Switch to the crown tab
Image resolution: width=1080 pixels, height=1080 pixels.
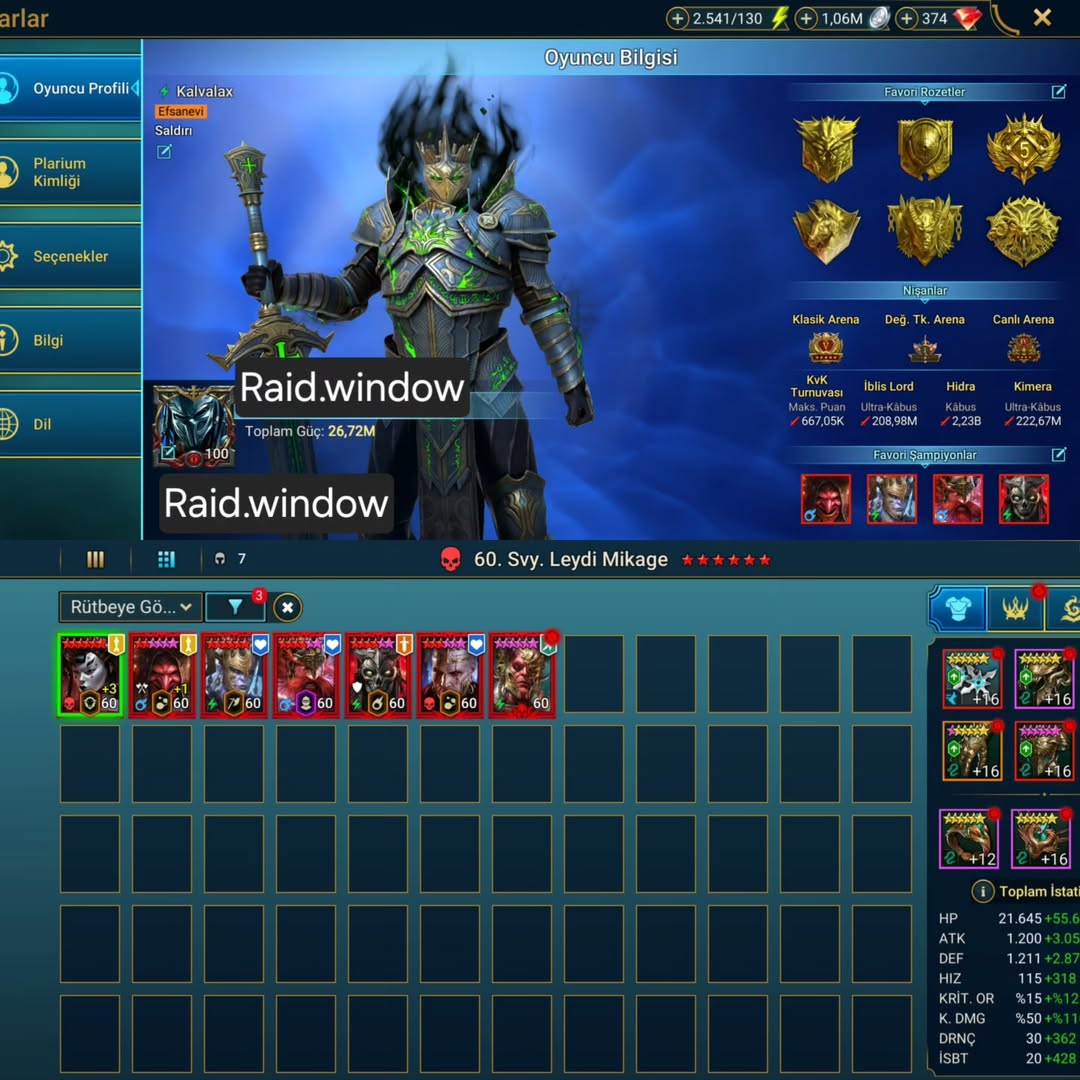(1015, 608)
